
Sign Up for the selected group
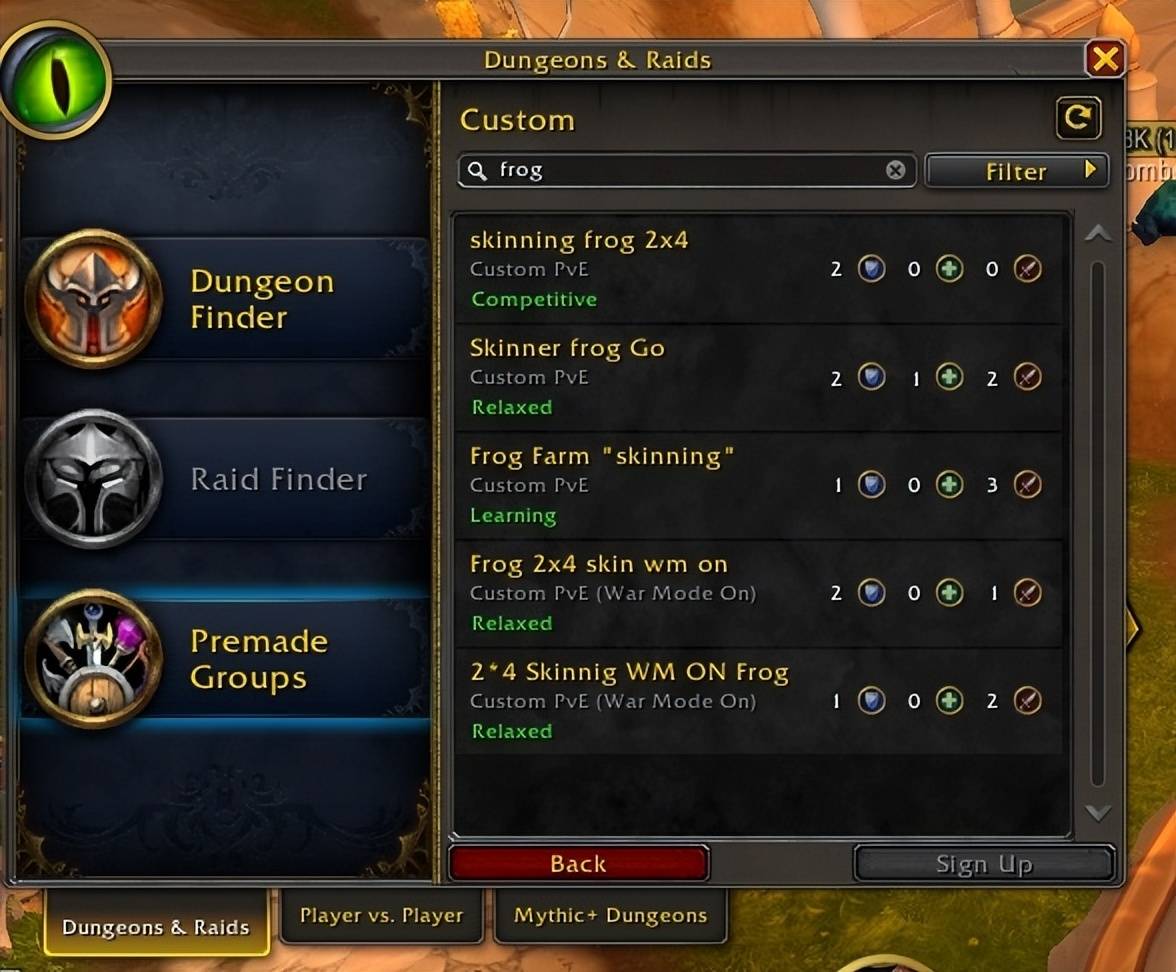pyautogui.click(x=984, y=864)
